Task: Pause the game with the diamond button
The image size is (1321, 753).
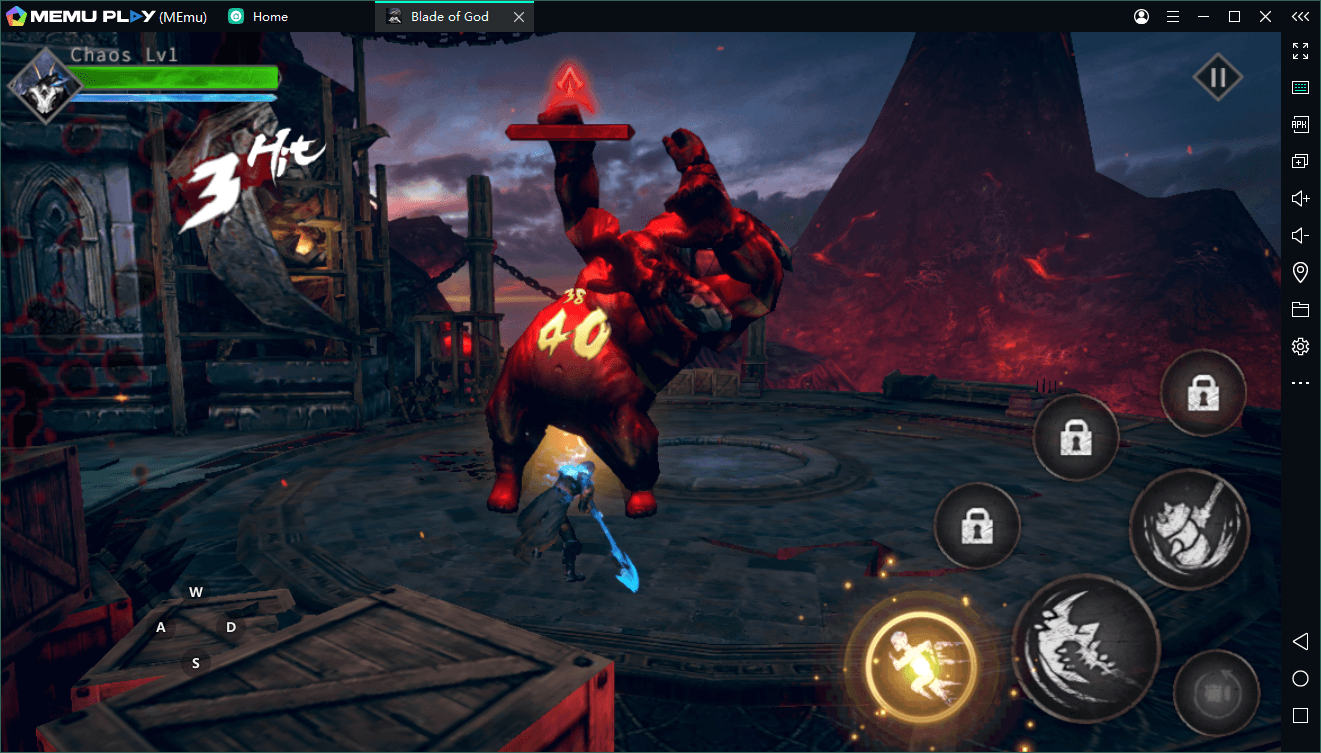Action: tap(1217, 78)
